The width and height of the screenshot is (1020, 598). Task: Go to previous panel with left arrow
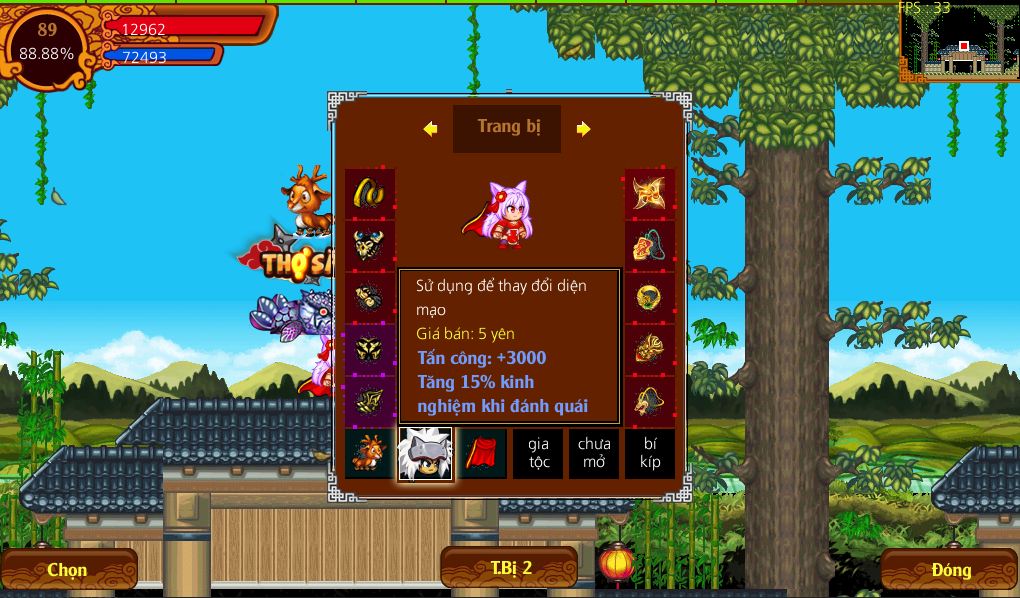click(x=430, y=129)
